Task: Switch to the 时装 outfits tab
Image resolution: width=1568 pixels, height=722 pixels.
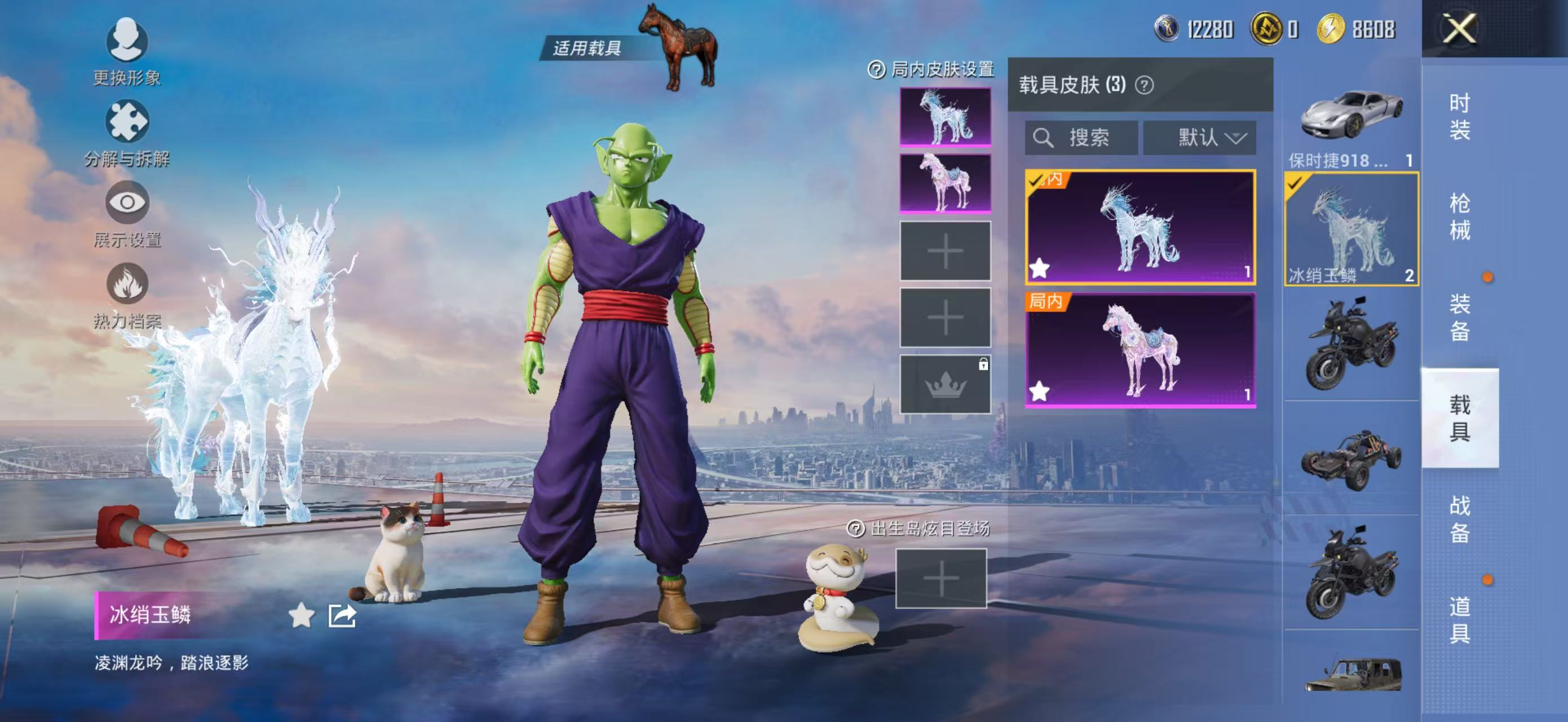Action: tap(1459, 116)
